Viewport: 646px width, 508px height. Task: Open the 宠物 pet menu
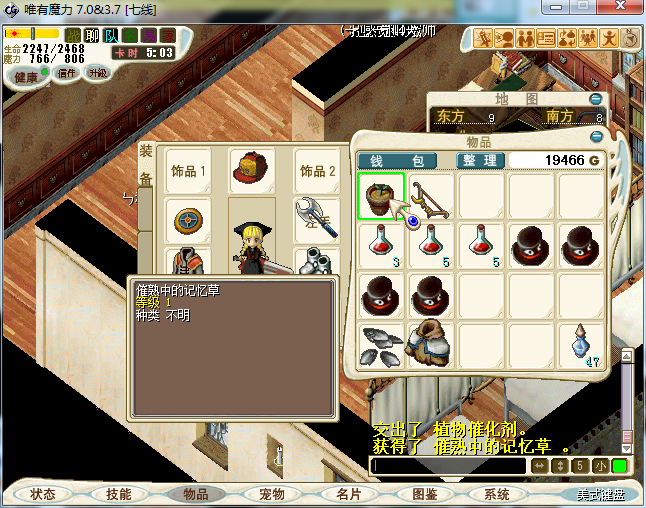click(271, 494)
